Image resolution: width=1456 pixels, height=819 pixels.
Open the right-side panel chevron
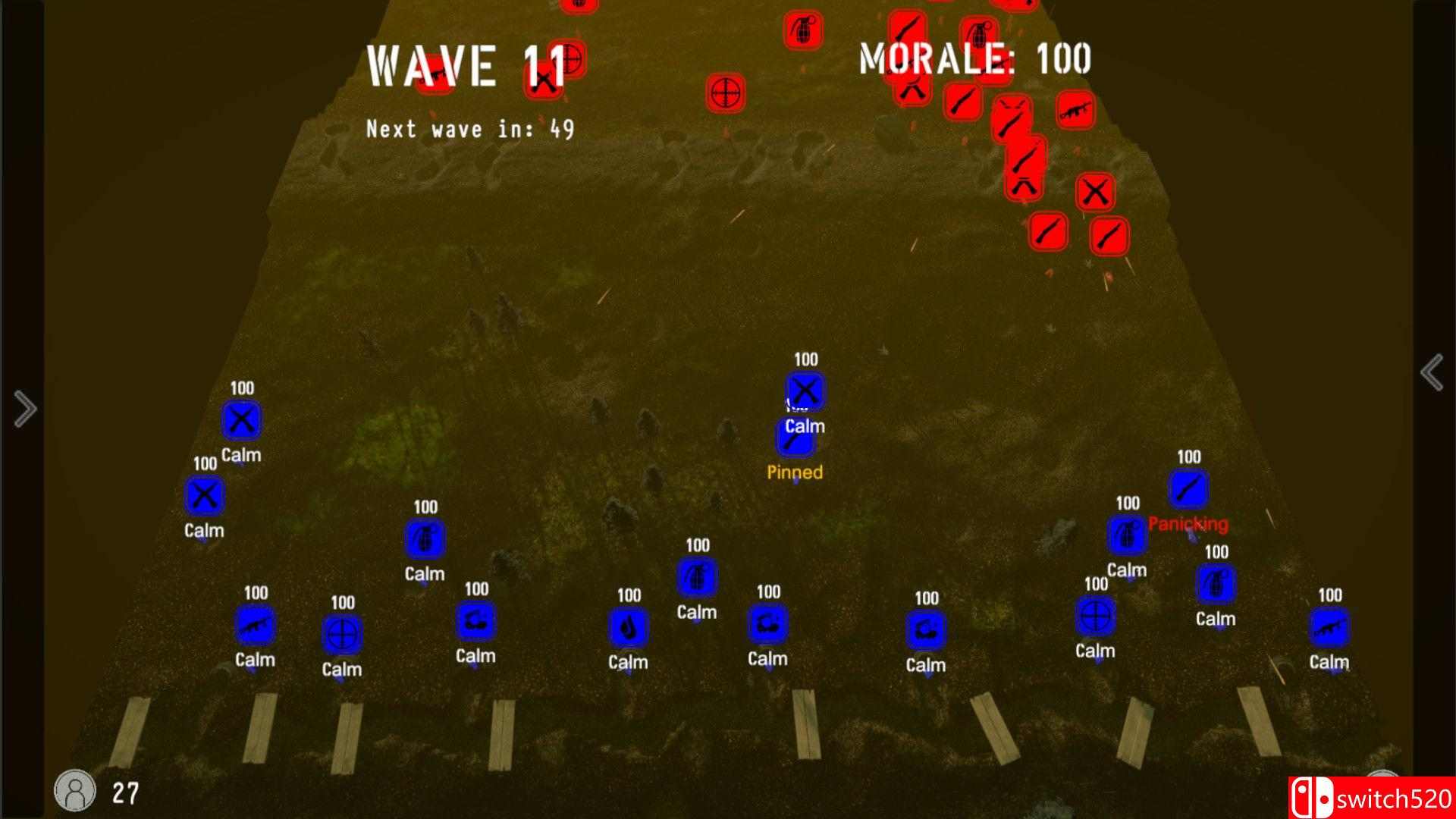pos(1432,372)
